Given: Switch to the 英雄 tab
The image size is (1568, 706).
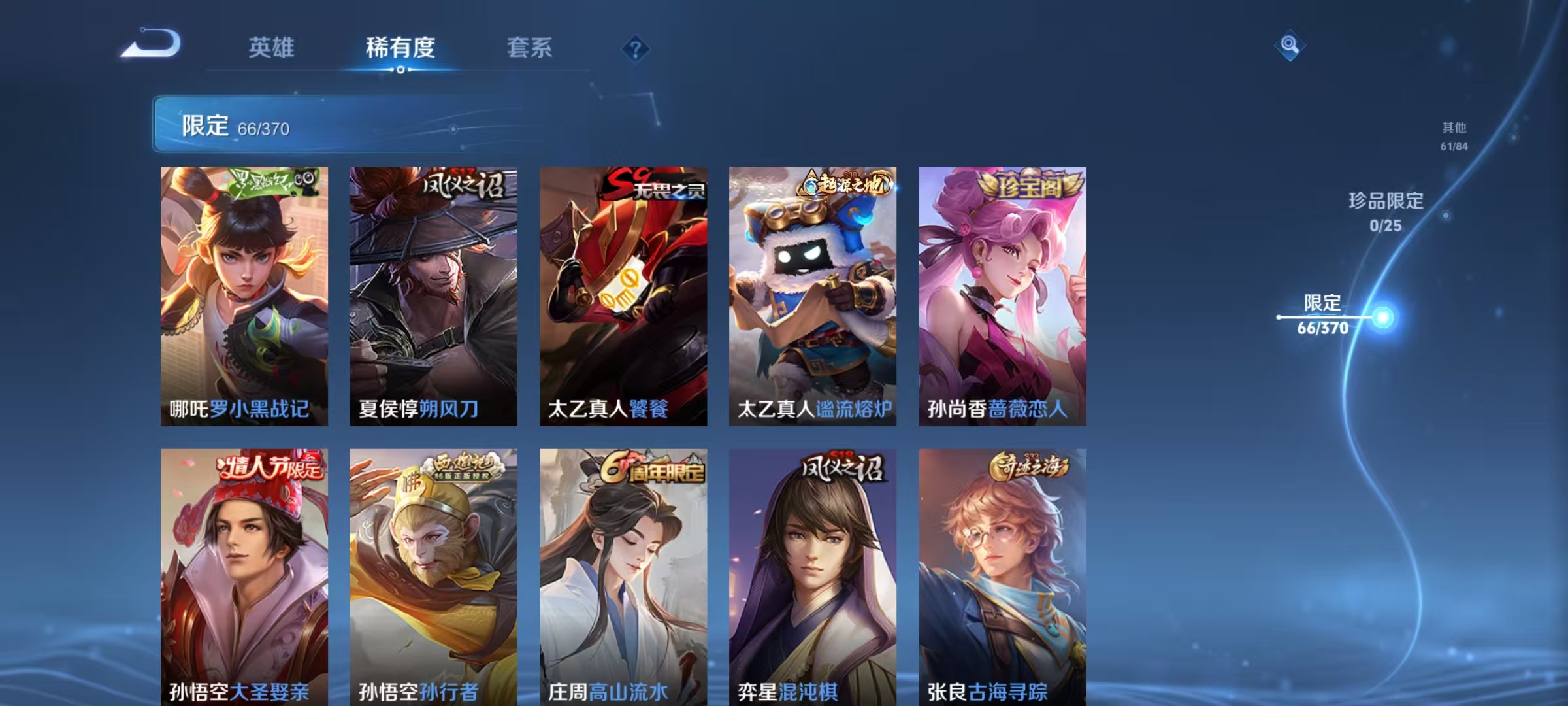Looking at the screenshot, I should coord(271,48).
